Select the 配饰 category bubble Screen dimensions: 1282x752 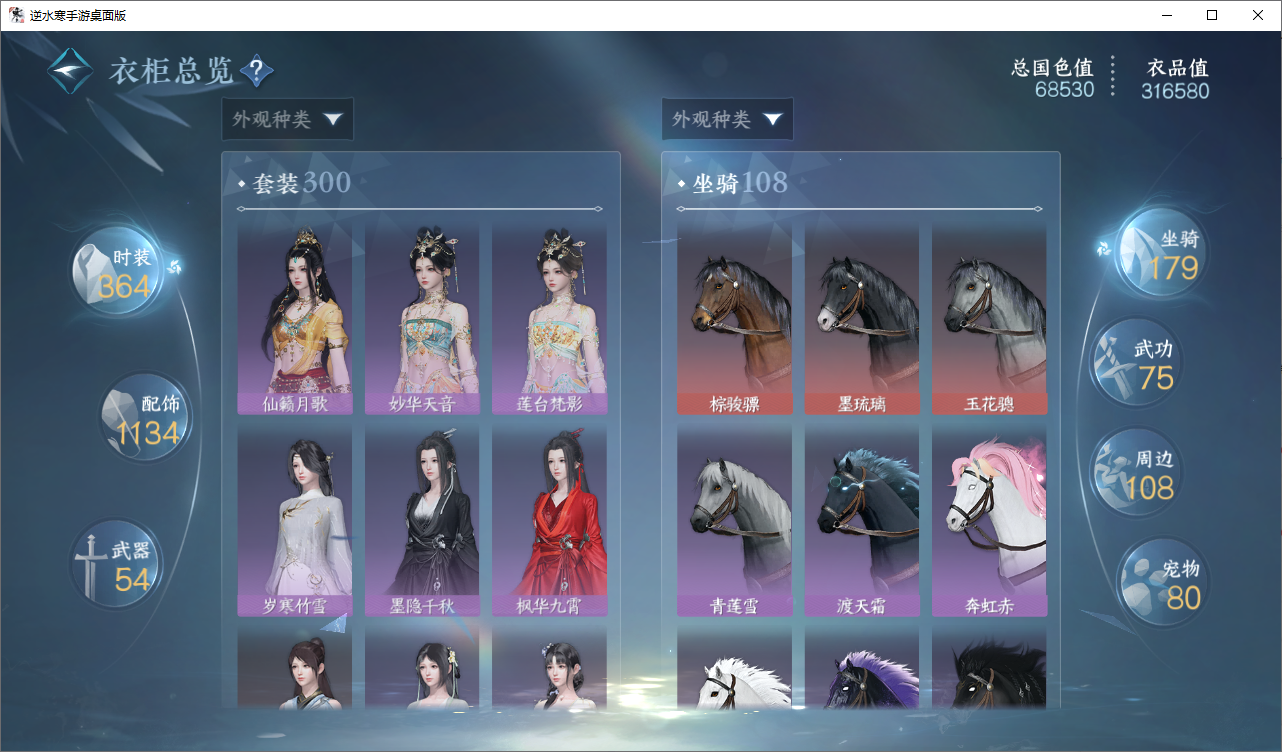tap(146, 418)
